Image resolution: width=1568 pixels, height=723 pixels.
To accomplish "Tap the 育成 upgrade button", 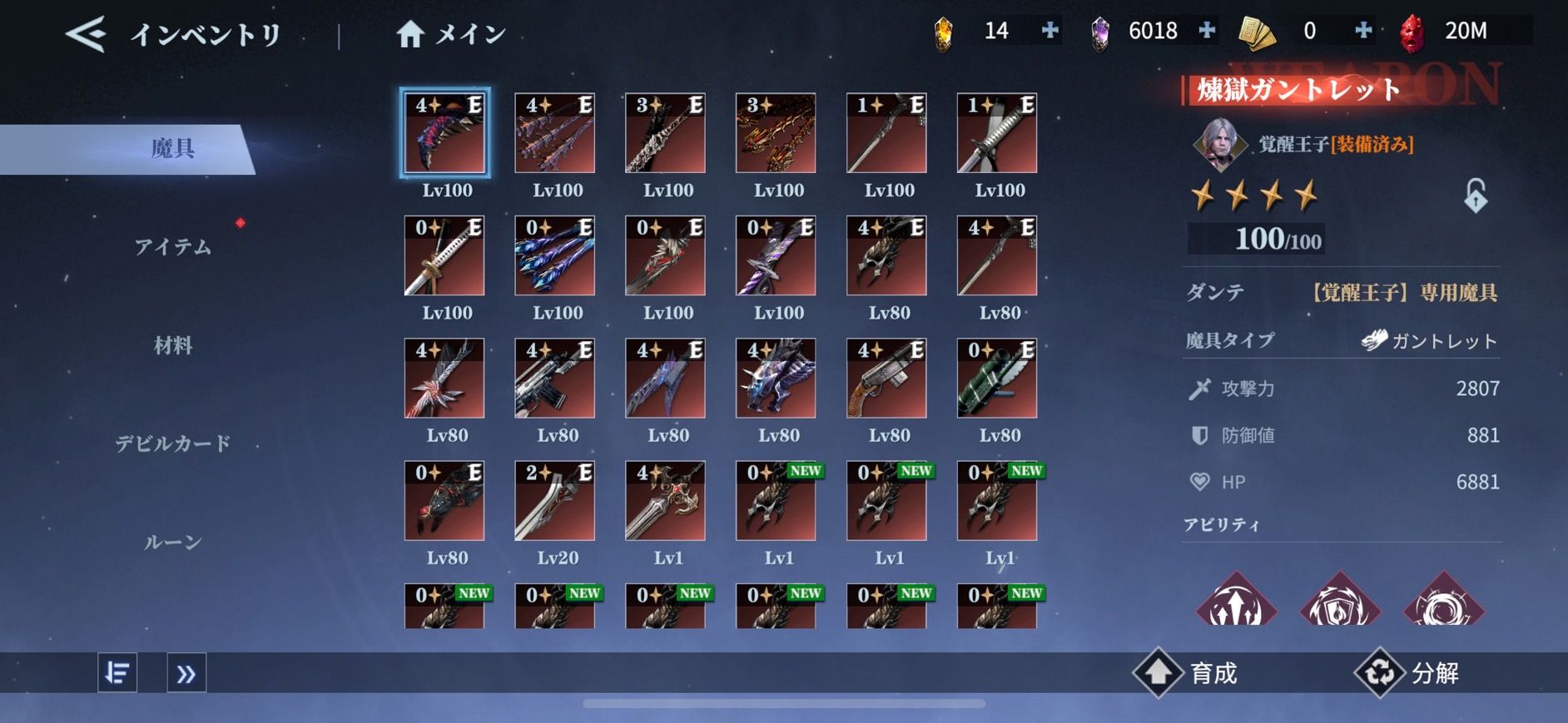I will (1187, 672).
